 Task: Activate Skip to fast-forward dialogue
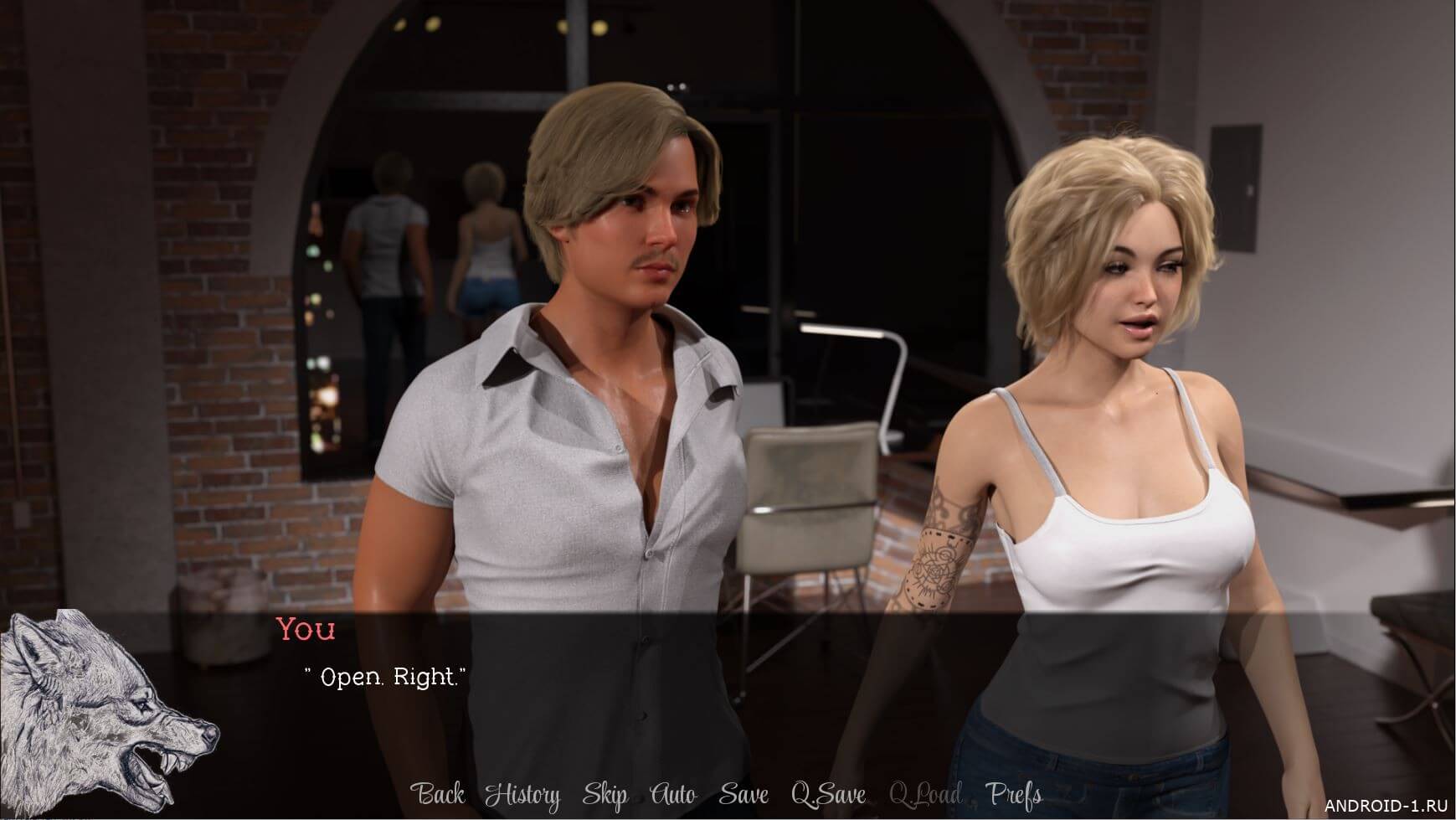[x=605, y=794]
